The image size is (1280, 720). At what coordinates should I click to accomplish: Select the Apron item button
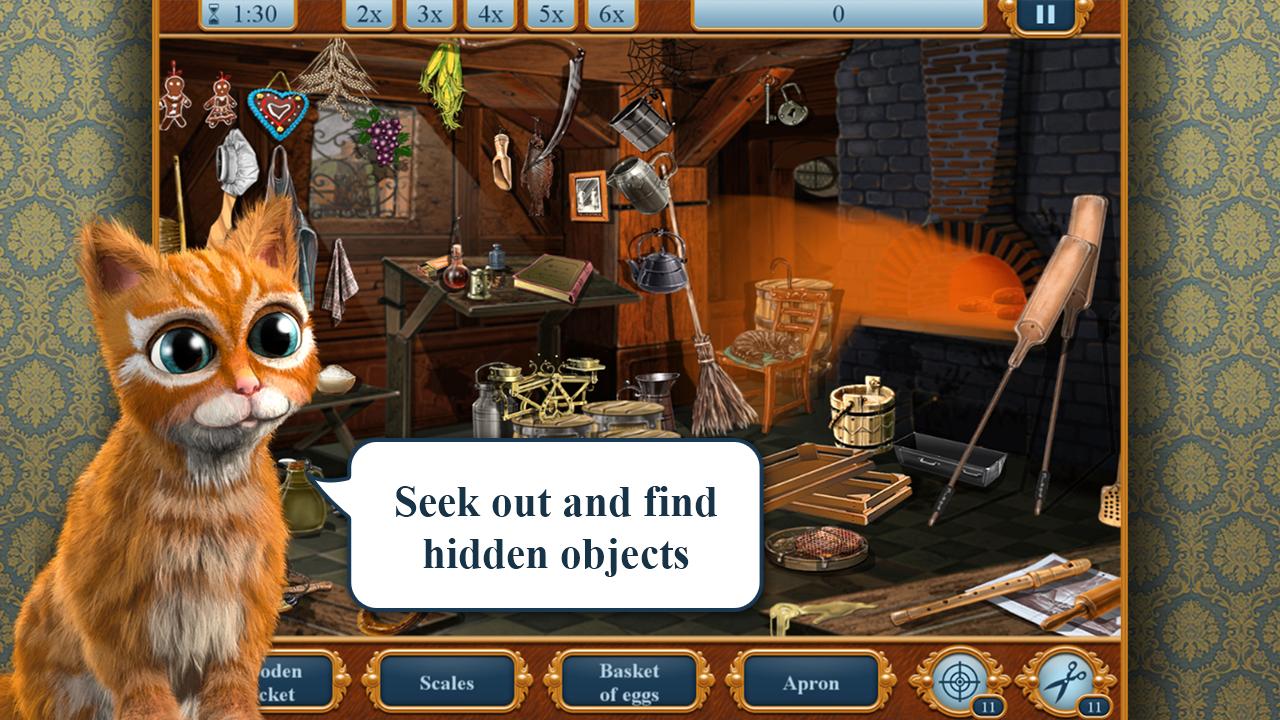pos(810,683)
